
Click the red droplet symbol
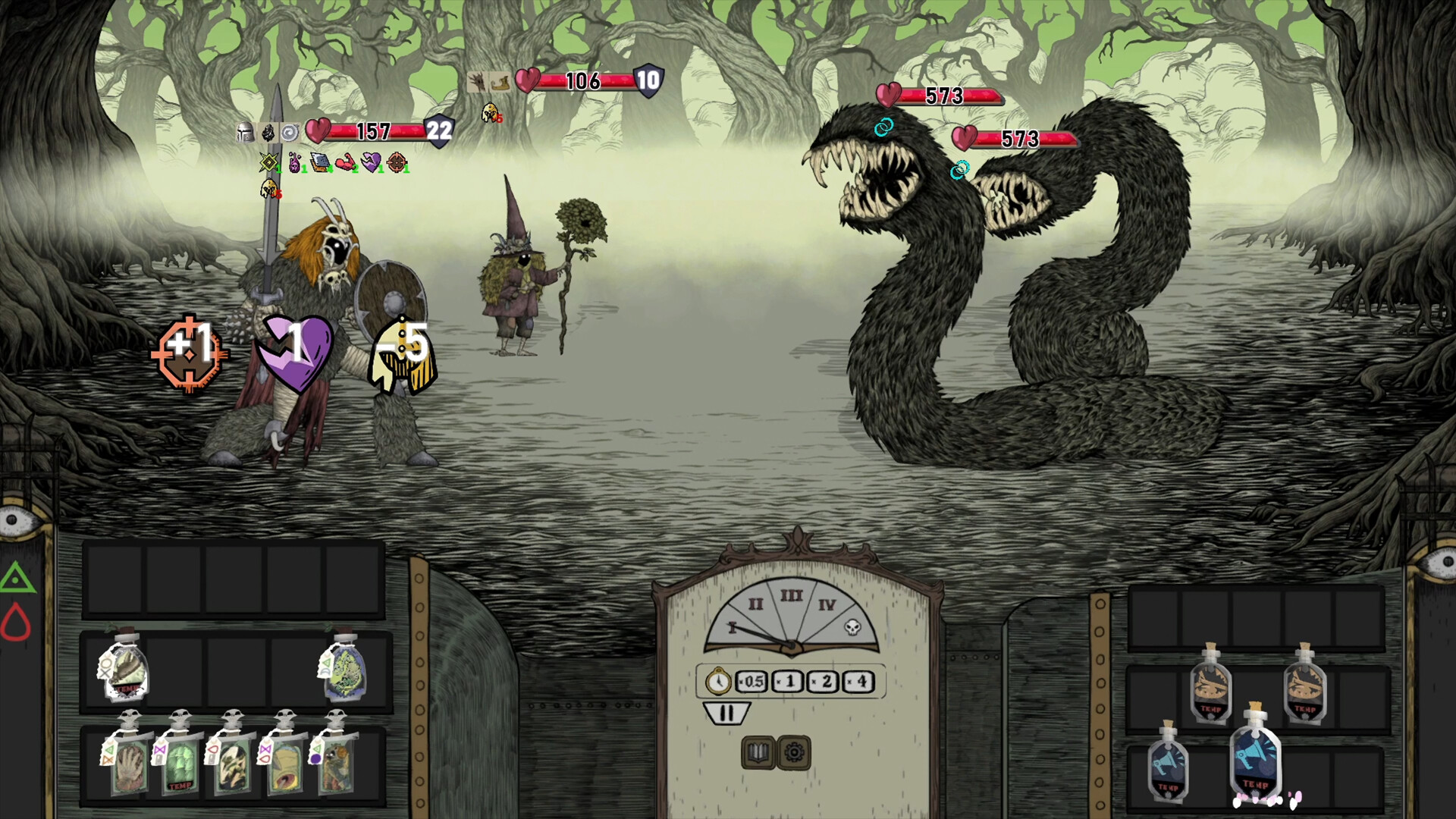[x=16, y=623]
